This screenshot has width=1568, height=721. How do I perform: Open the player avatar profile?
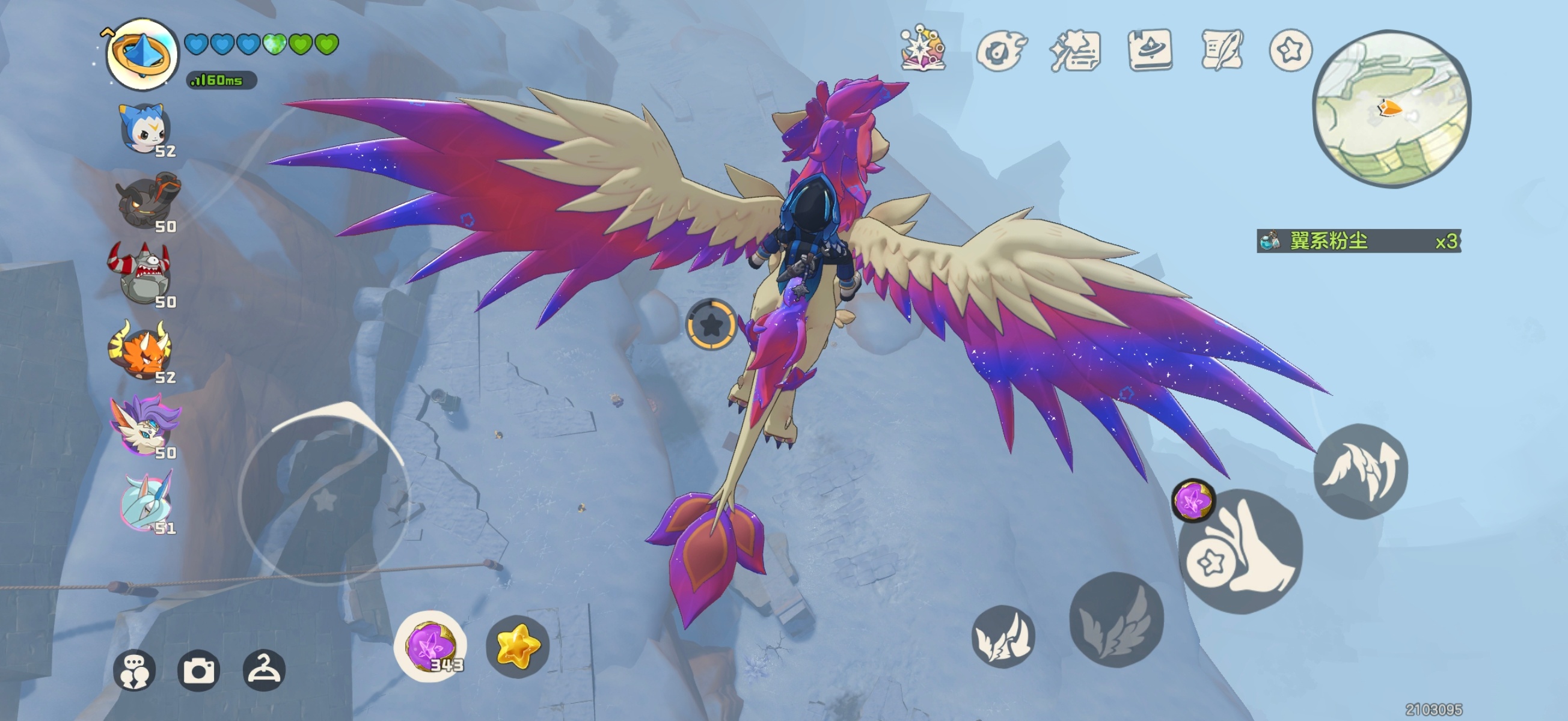click(142, 53)
